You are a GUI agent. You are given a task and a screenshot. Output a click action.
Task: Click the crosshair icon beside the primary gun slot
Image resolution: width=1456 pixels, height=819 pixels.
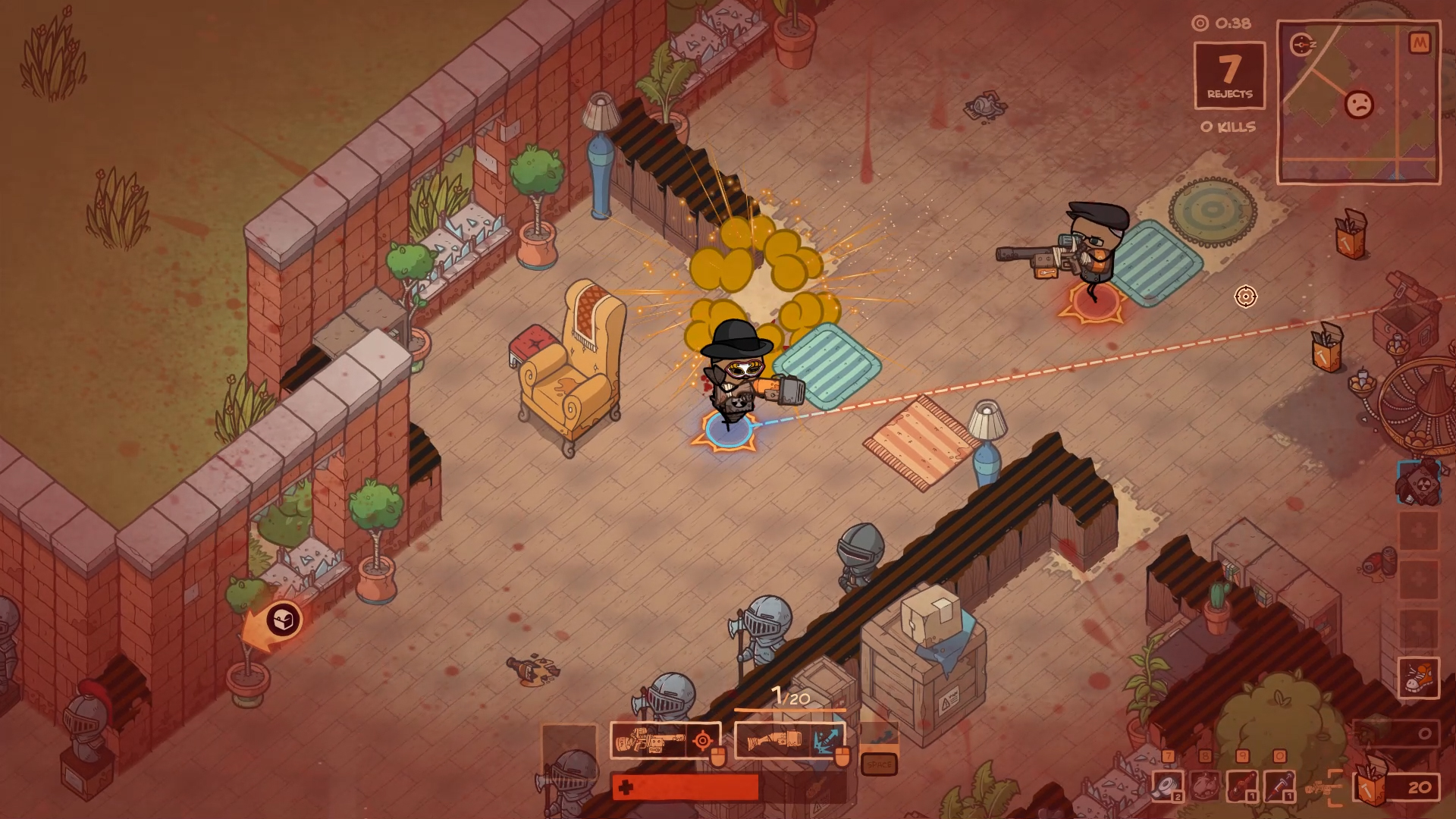pyautogui.click(x=704, y=740)
